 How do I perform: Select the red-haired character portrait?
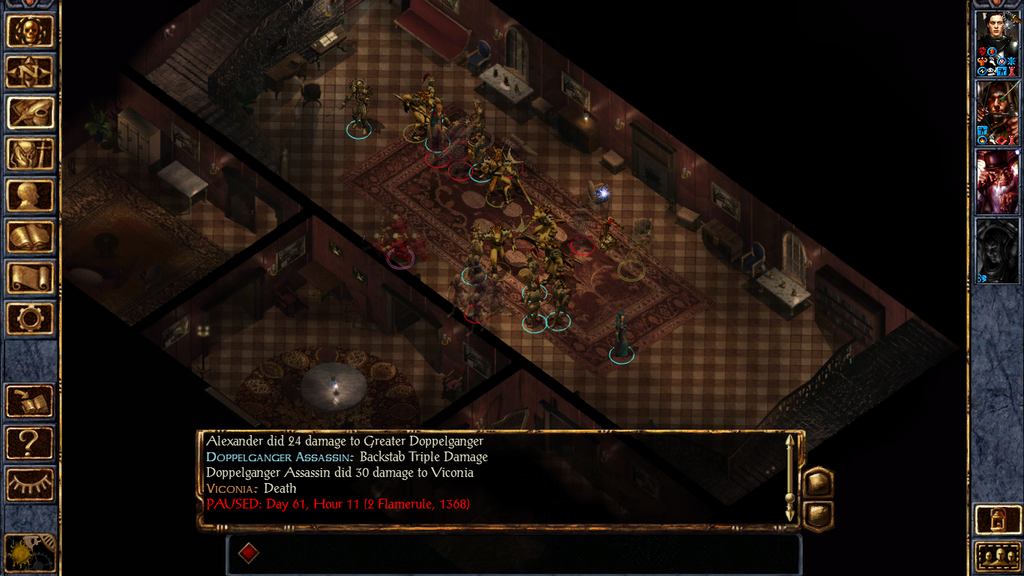pyautogui.click(x=997, y=112)
